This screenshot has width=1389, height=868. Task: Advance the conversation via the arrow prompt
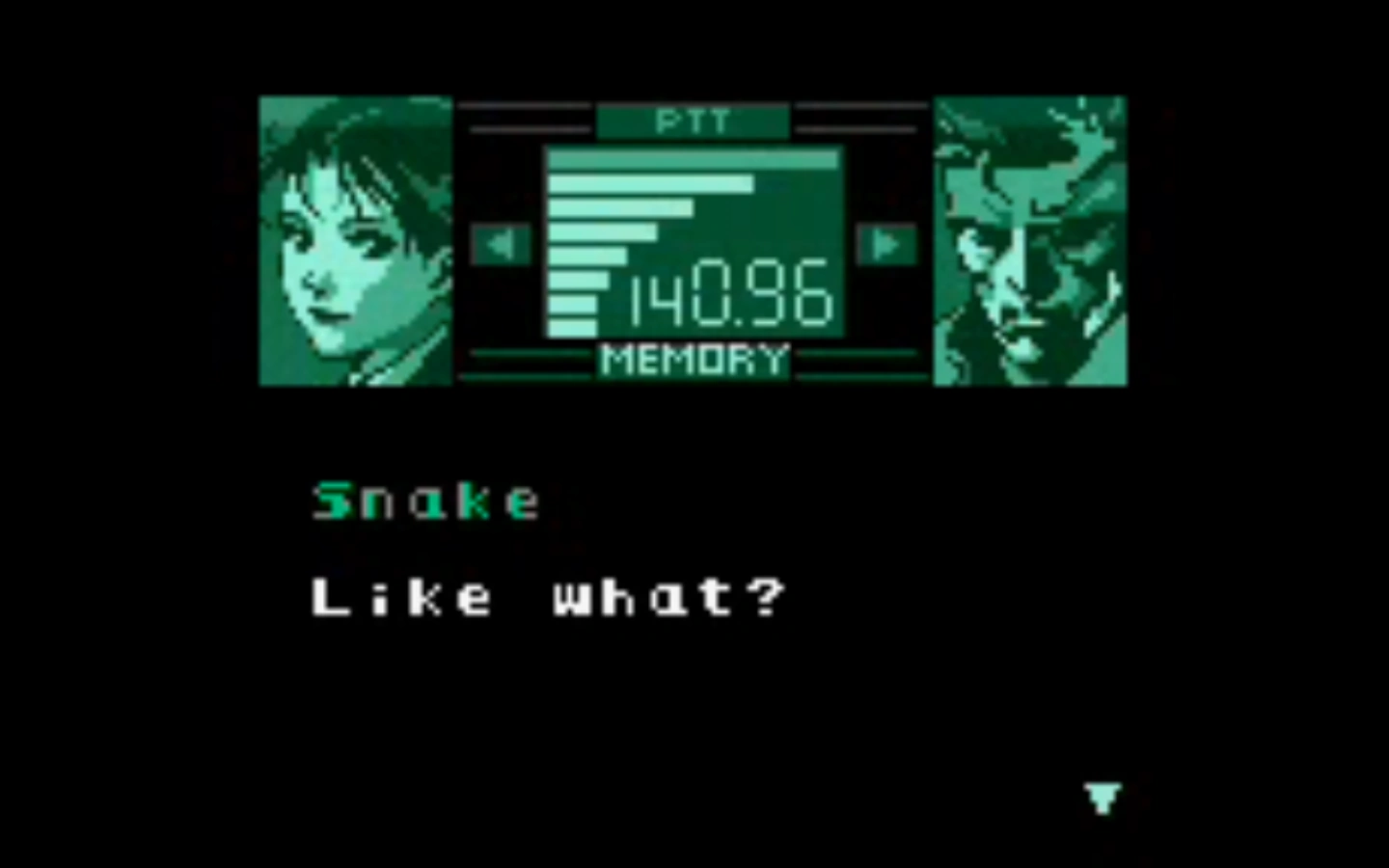pos(1102,798)
